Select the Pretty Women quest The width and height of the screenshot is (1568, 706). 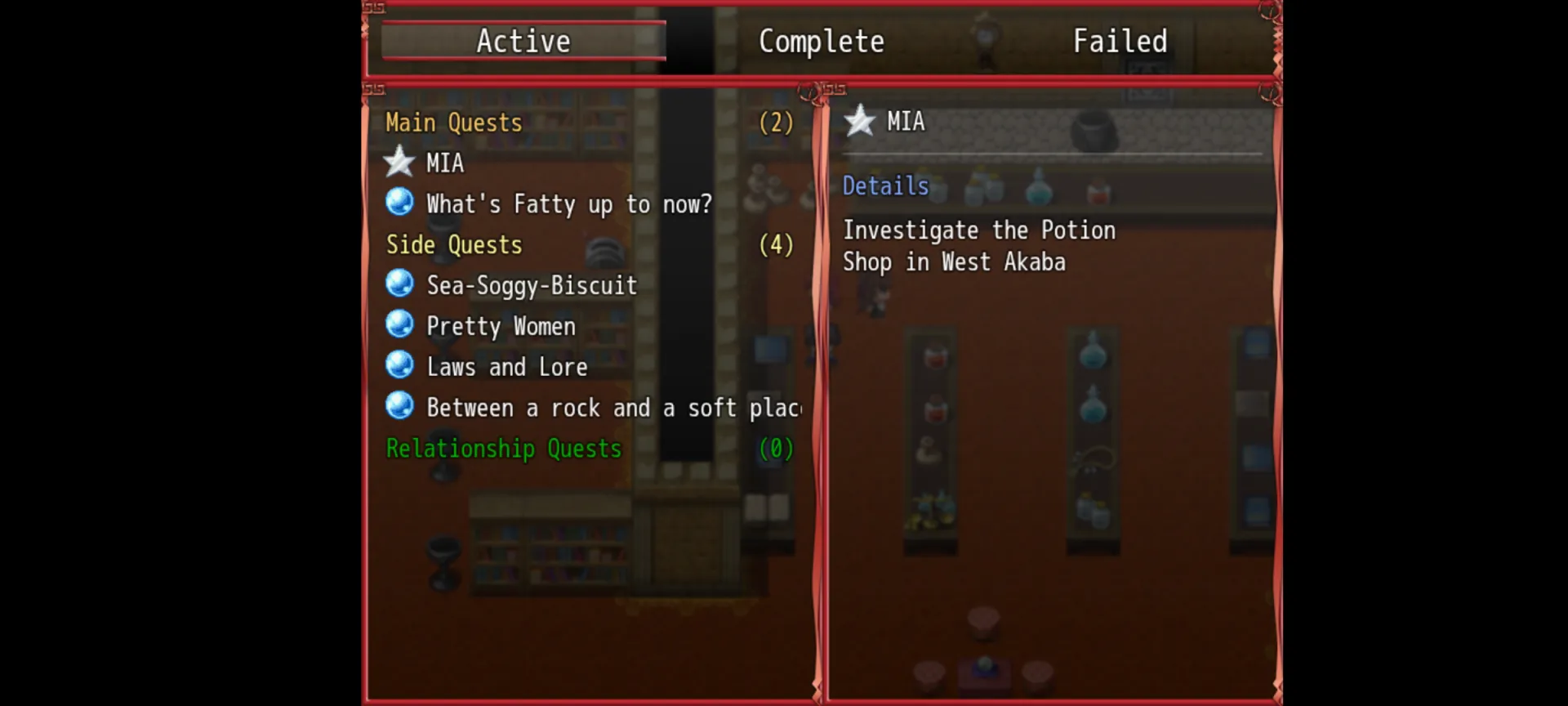(501, 327)
